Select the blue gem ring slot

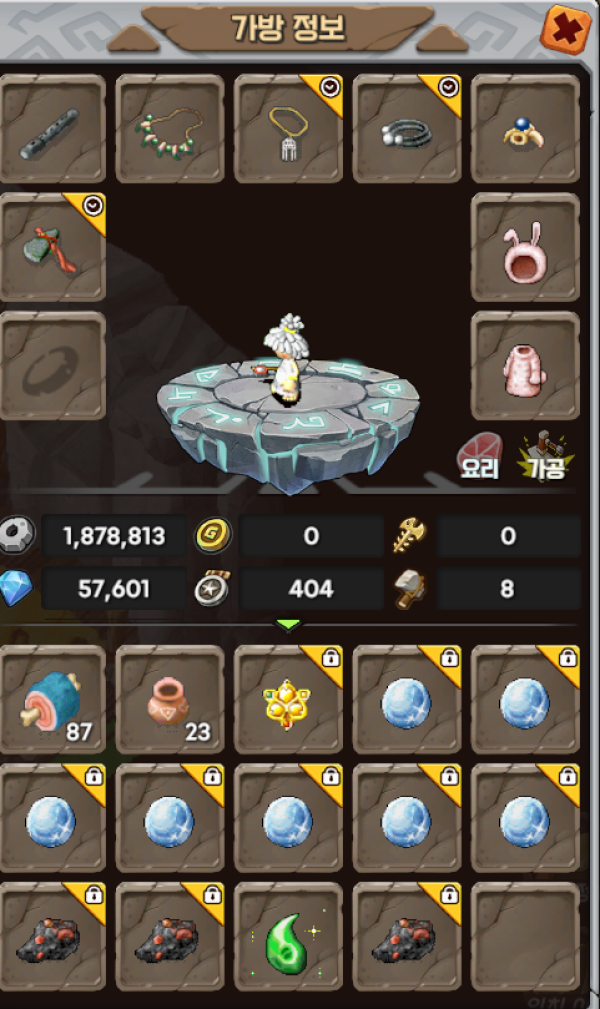[x=525, y=128]
